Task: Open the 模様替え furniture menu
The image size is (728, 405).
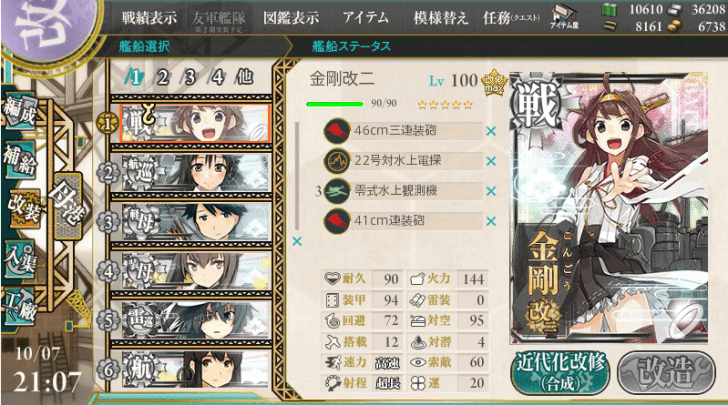Action: [440, 17]
